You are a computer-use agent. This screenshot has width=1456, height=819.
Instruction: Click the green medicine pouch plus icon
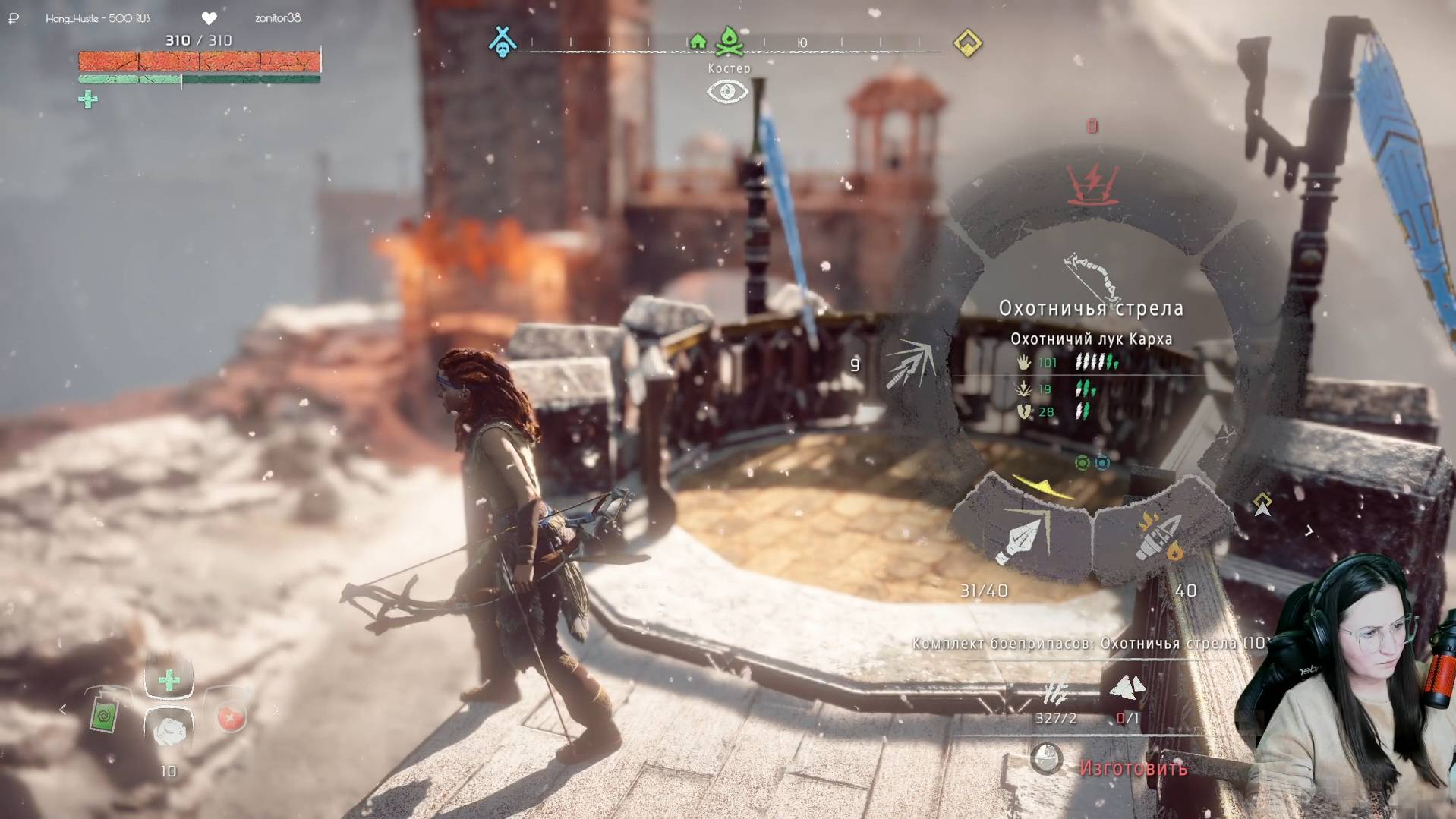point(88,99)
